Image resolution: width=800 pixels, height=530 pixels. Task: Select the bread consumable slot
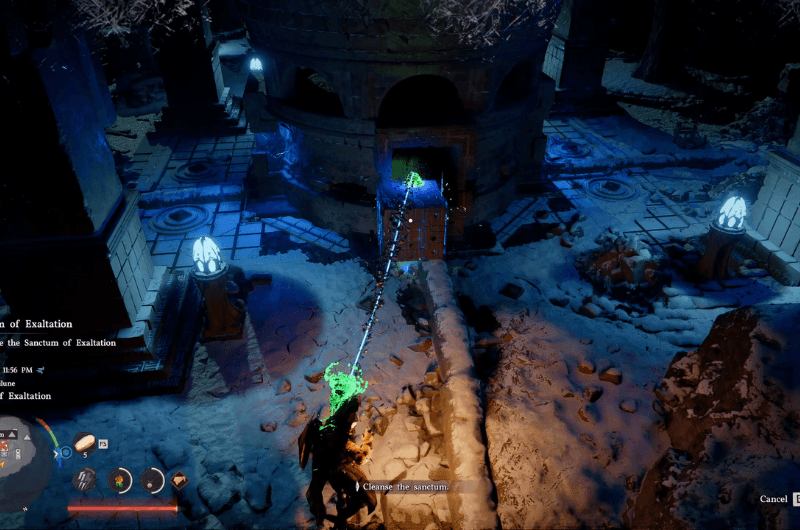(x=85, y=441)
